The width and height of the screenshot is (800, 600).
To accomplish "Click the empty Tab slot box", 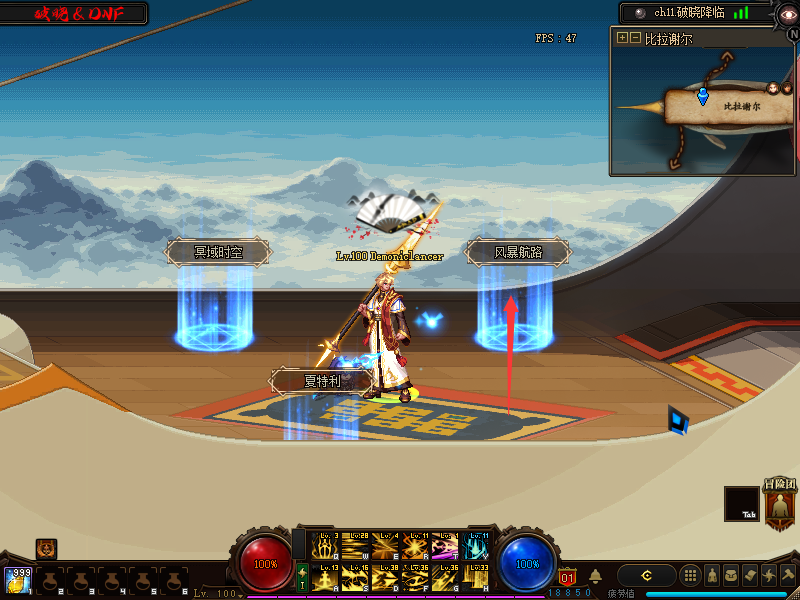I will tap(741, 503).
